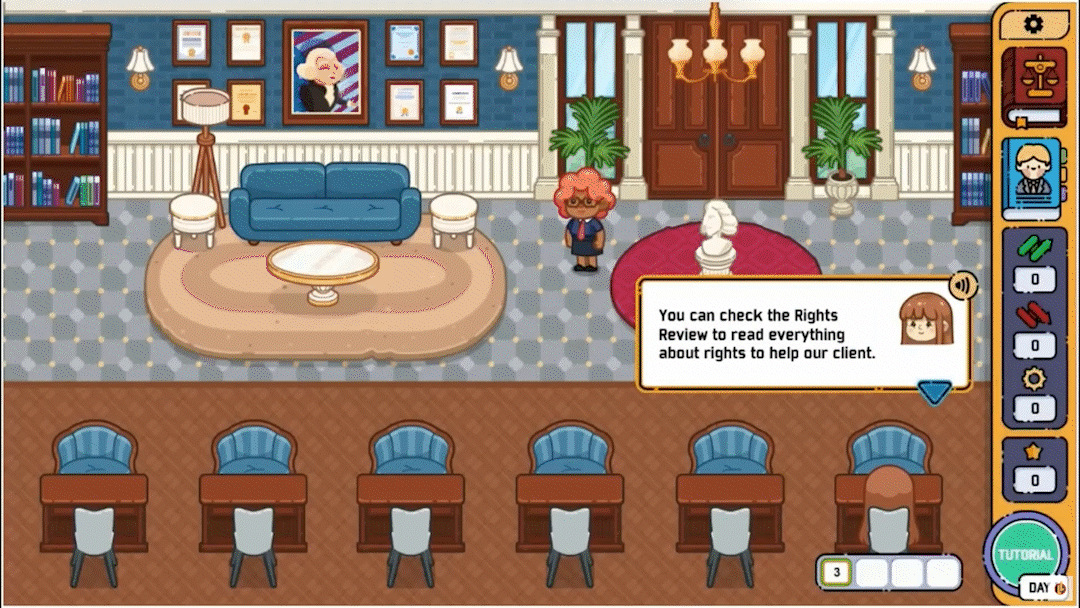The width and height of the screenshot is (1080, 608).
Task: Click the green TUTORIAL button
Action: click(x=1025, y=553)
